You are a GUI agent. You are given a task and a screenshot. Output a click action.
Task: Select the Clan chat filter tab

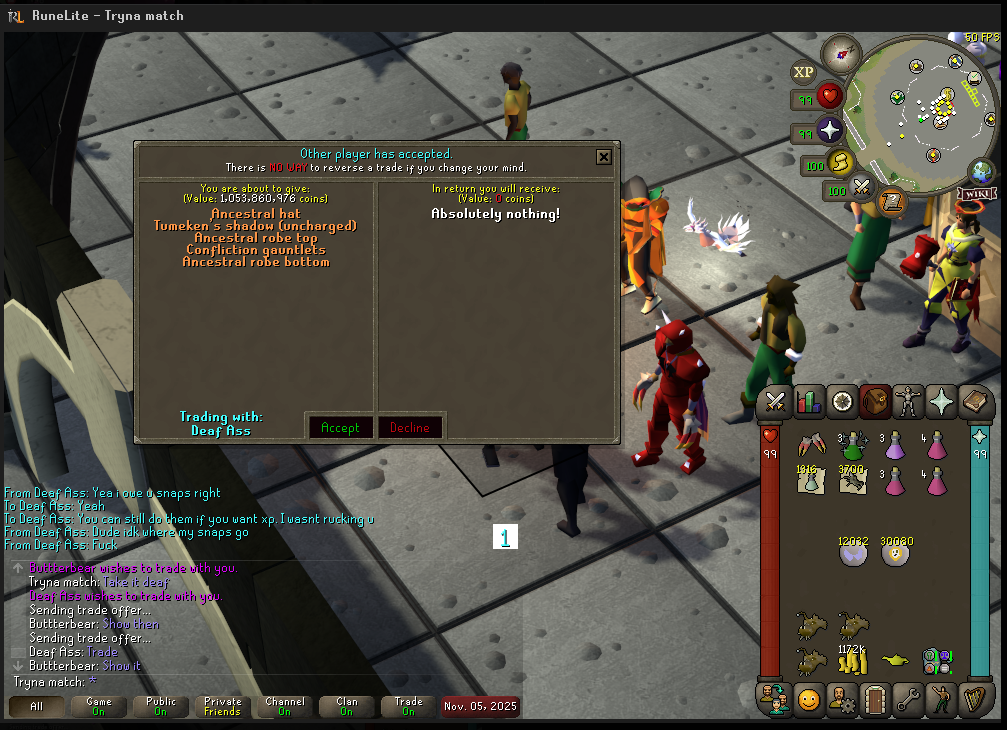pos(346,706)
